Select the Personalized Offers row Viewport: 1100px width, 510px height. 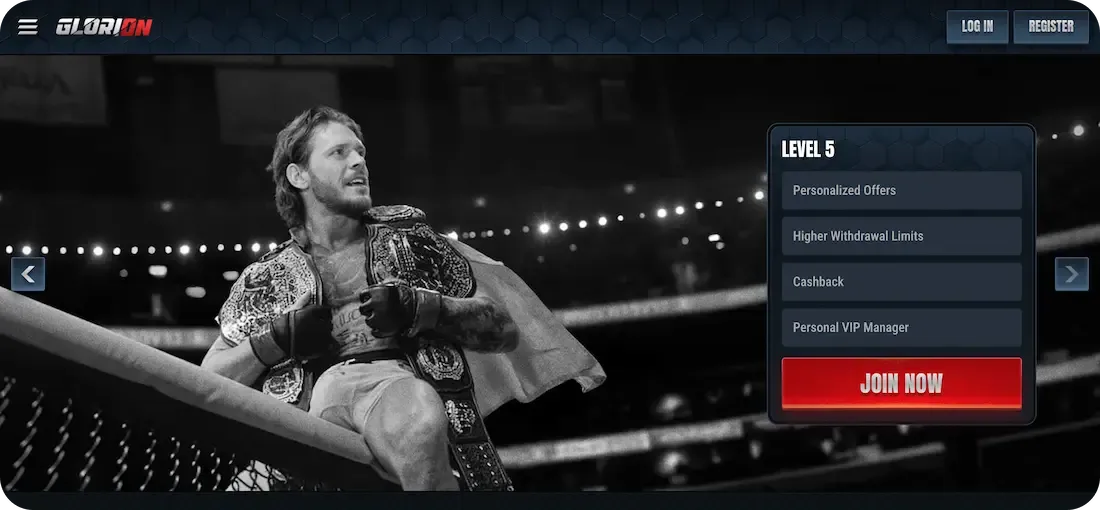click(901, 190)
